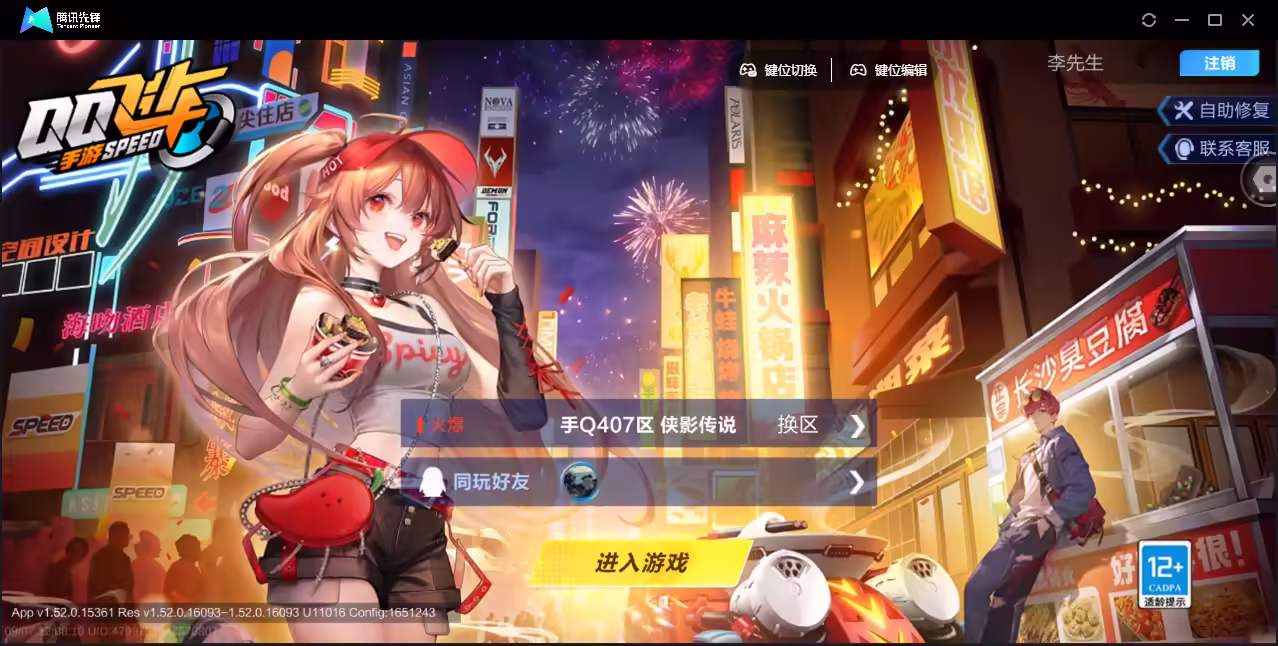Minimize the emulator window
Viewport: 1278px width, 646px height.
[x=1182, y=20]
